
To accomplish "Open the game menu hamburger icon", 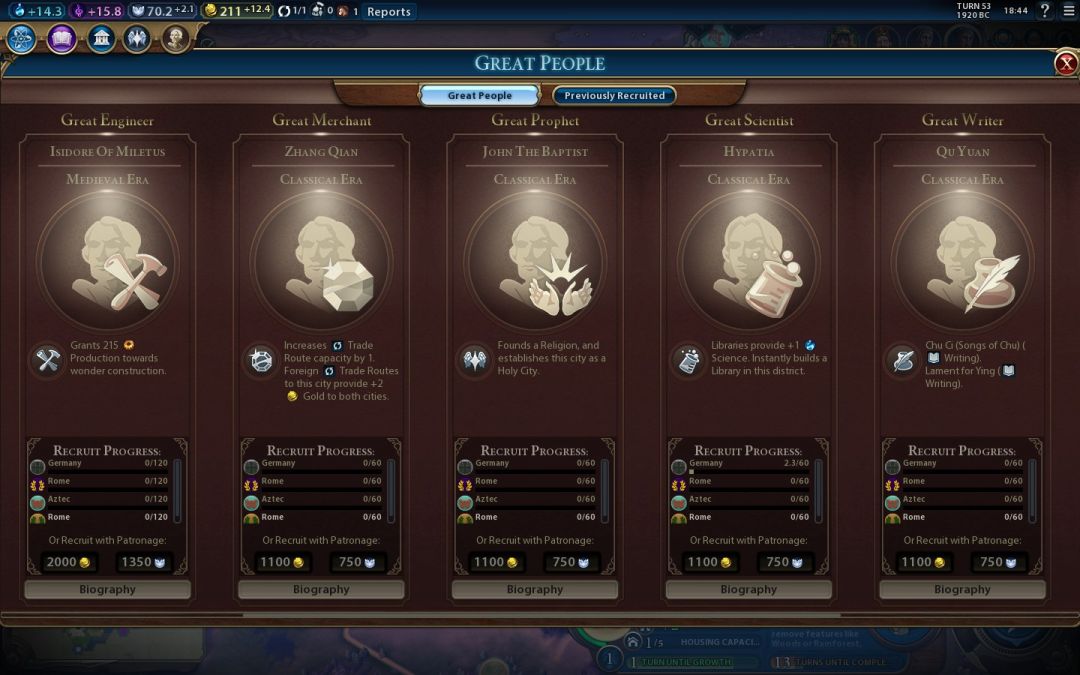I will (x=1069, y=11).
